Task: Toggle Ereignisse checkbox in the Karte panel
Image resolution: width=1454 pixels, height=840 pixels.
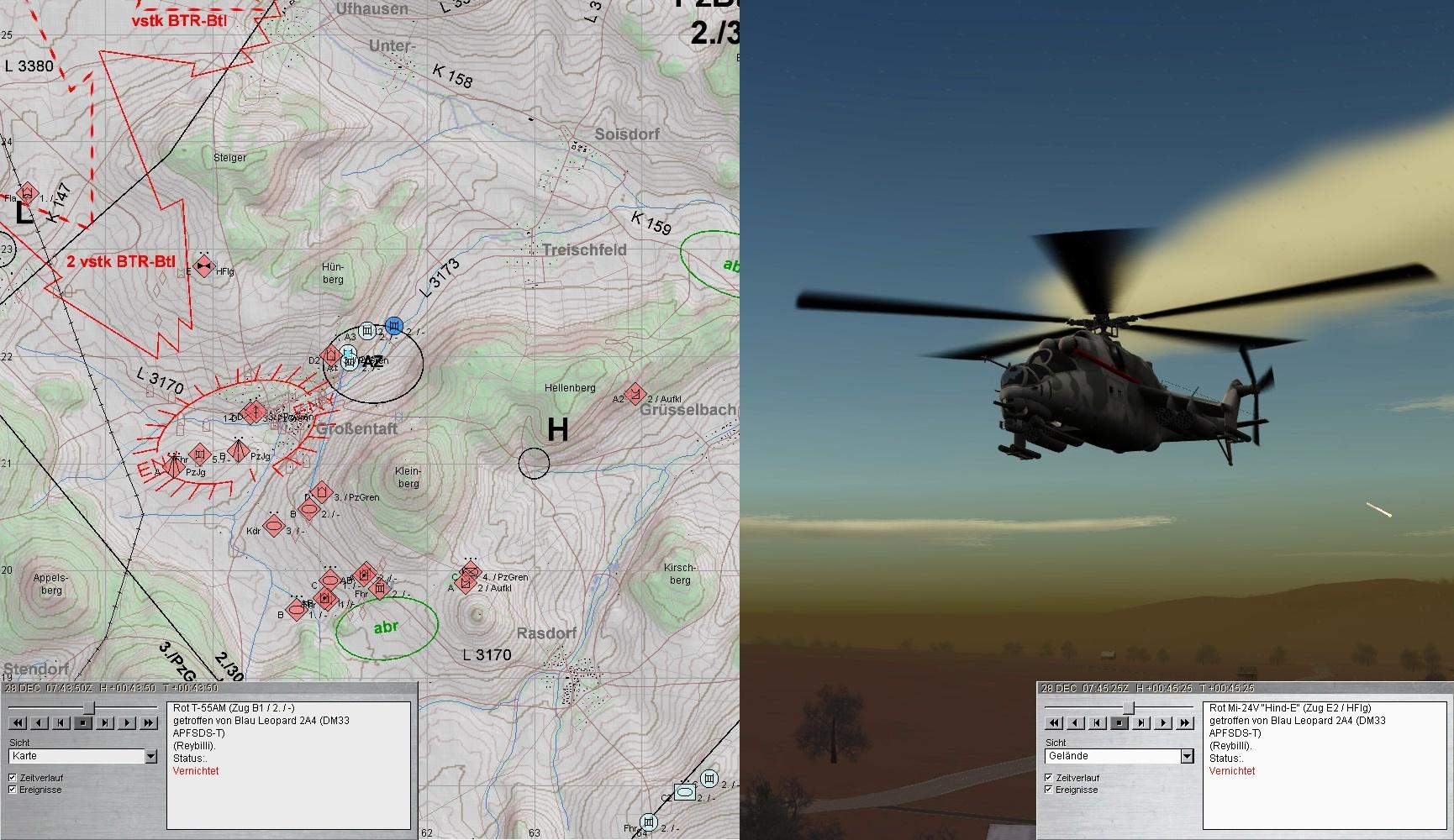Action: tap(13, 790)
